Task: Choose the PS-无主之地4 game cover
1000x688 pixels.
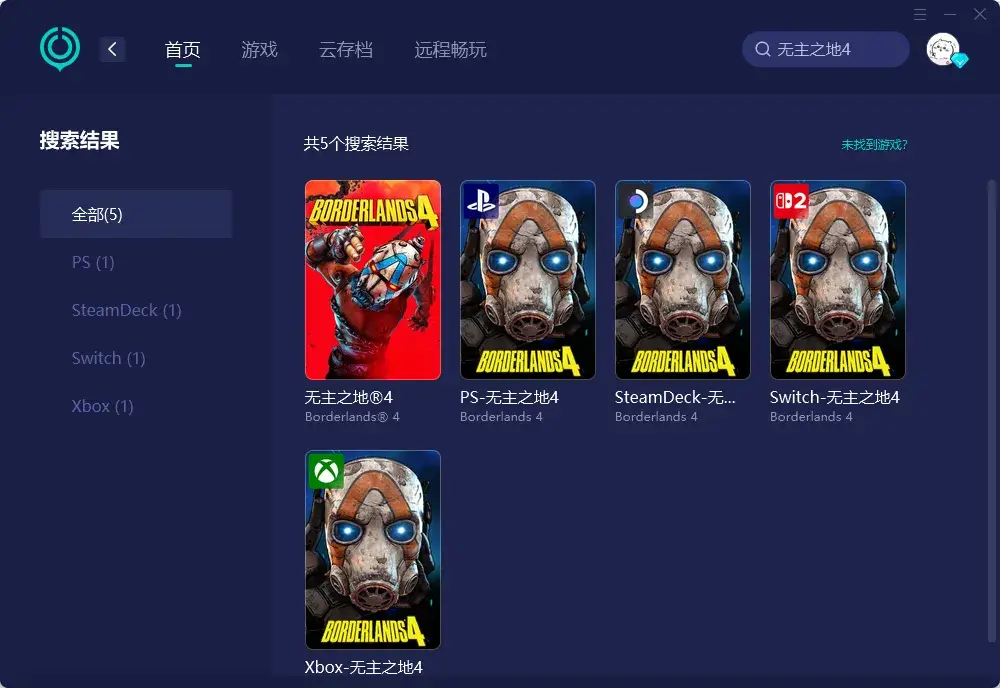Action: [x=528, y=280]
